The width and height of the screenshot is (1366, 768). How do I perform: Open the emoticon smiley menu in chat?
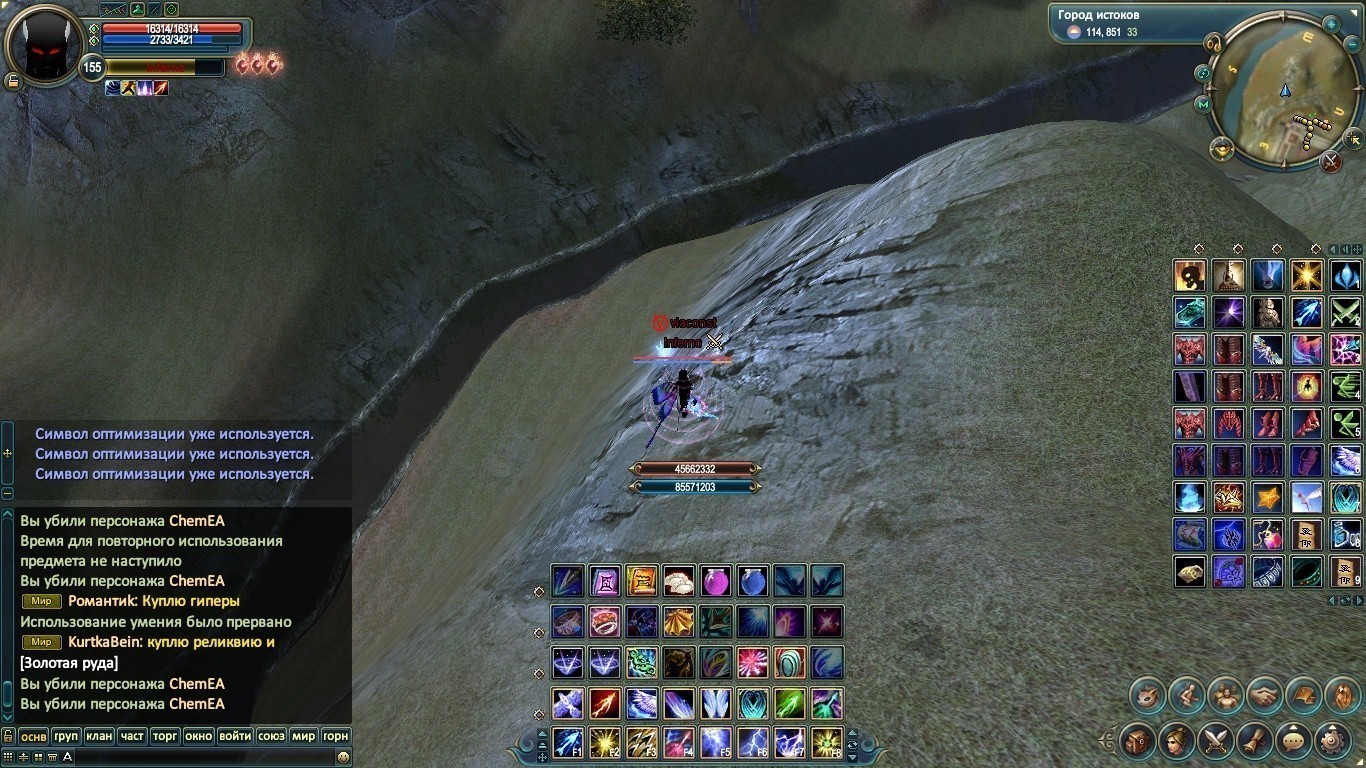point(343,758)
